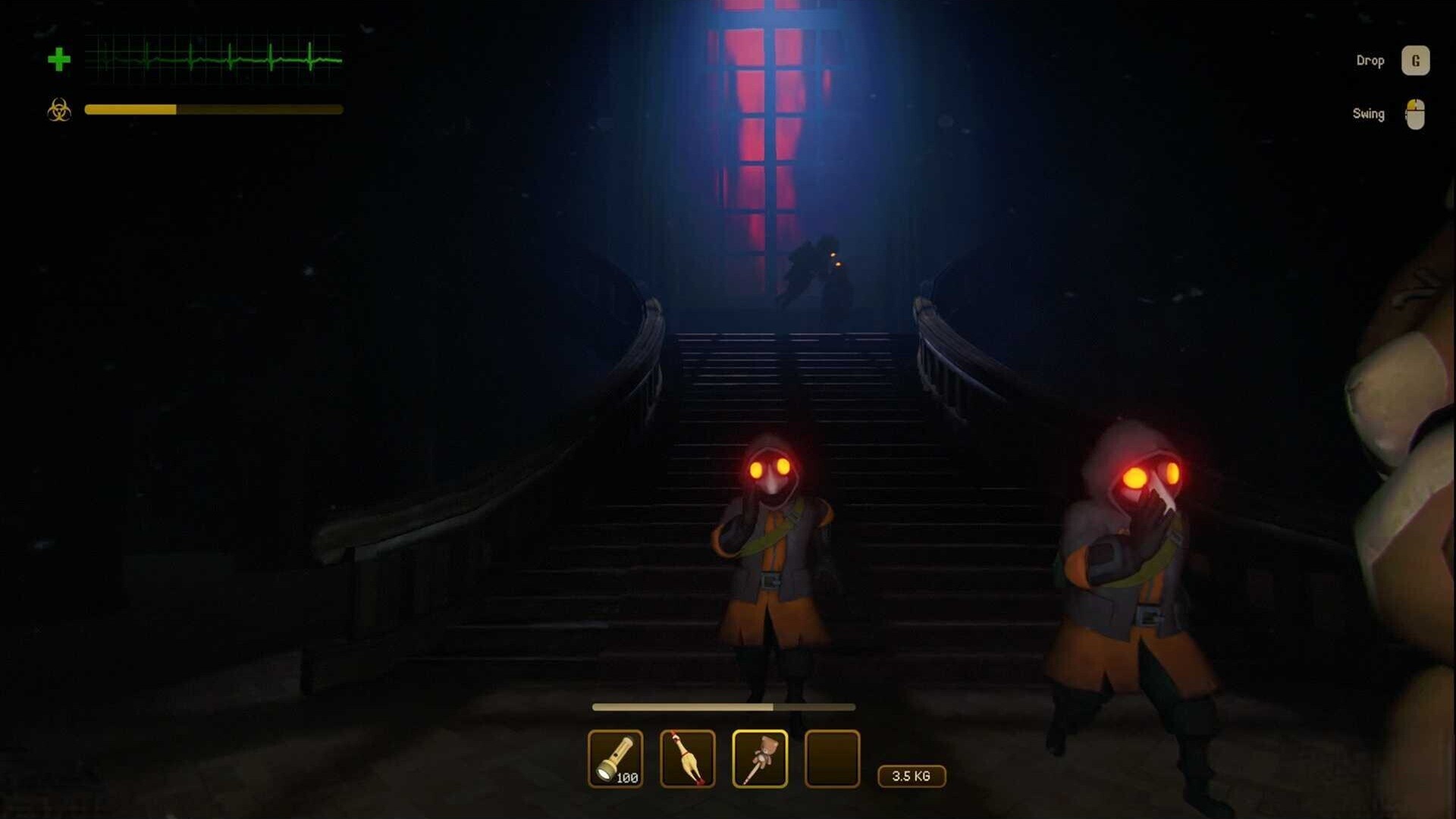This screenshot has height=819, width=1456.
Task: Click the biohazard infection icon
Action: pyautogui.click(x=59, y=111)
